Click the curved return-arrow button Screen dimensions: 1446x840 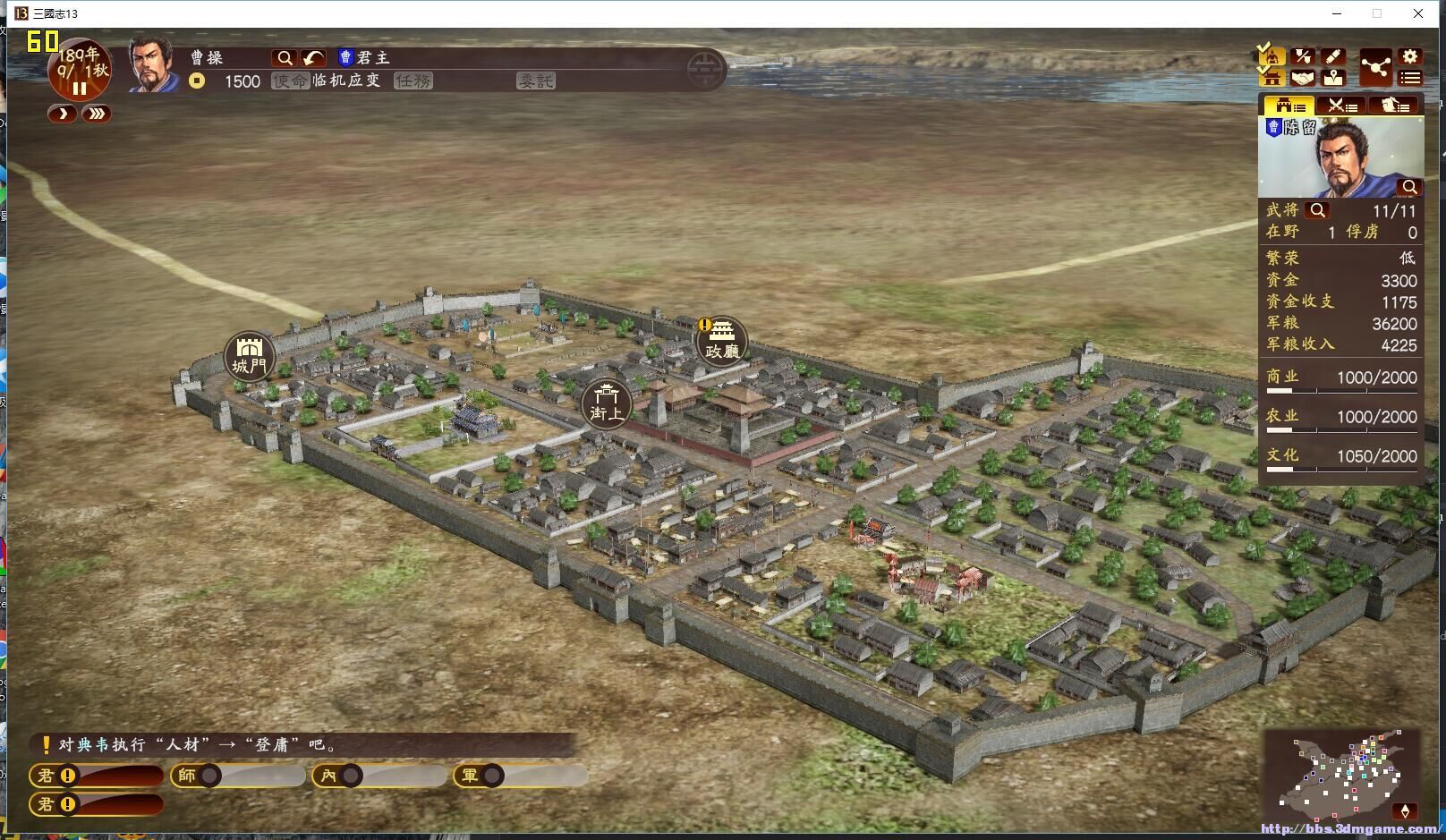pyautogui.click(x=313, y=58)
